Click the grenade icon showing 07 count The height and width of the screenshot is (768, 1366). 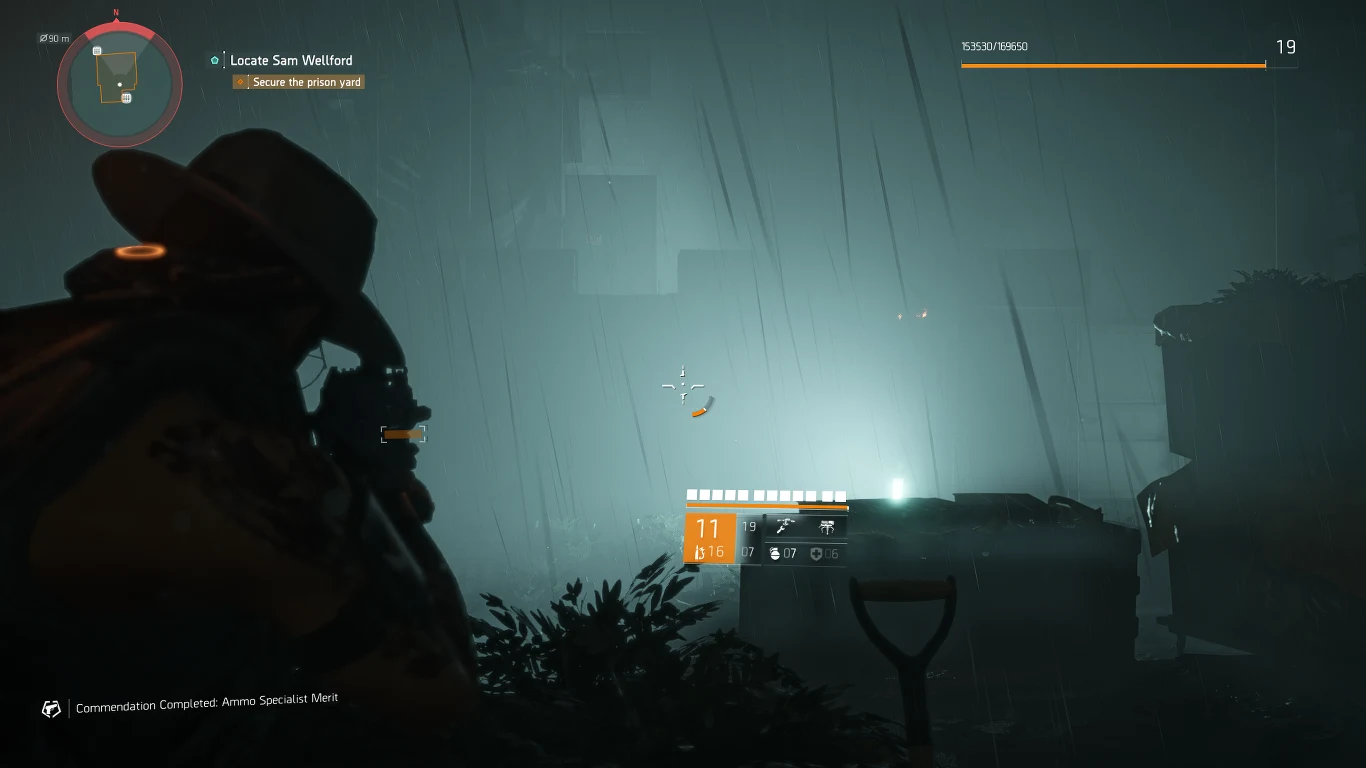pos(776,553)
